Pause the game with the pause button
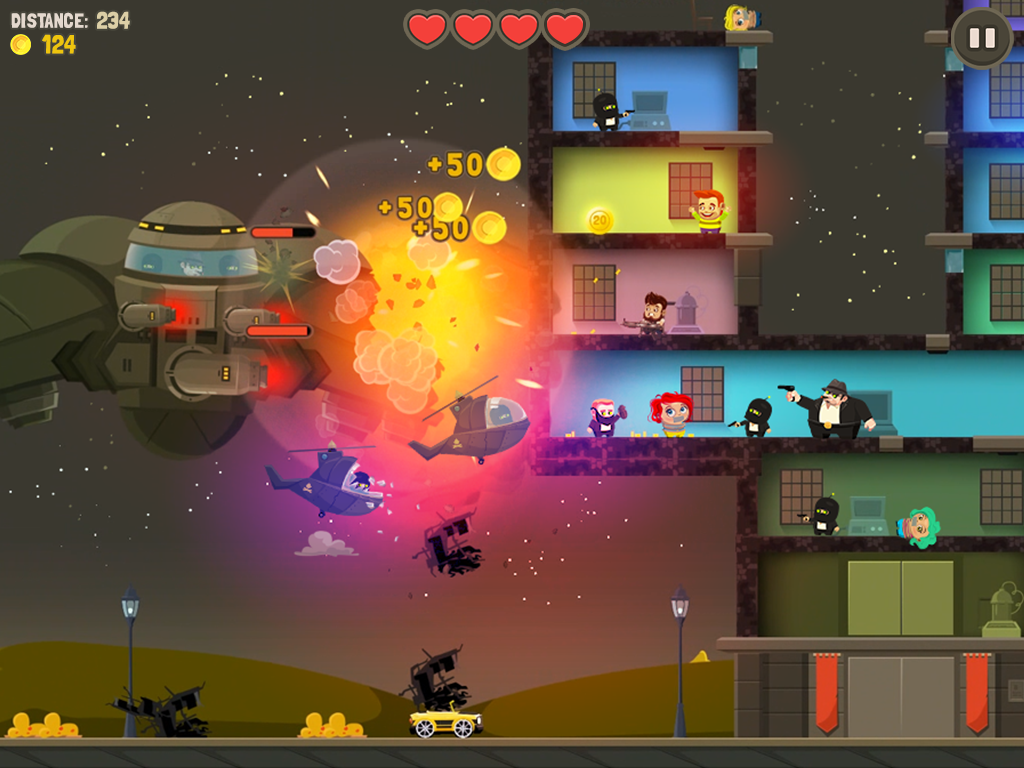This screenshot has width=1024, height=768. [x=982, y=38]
